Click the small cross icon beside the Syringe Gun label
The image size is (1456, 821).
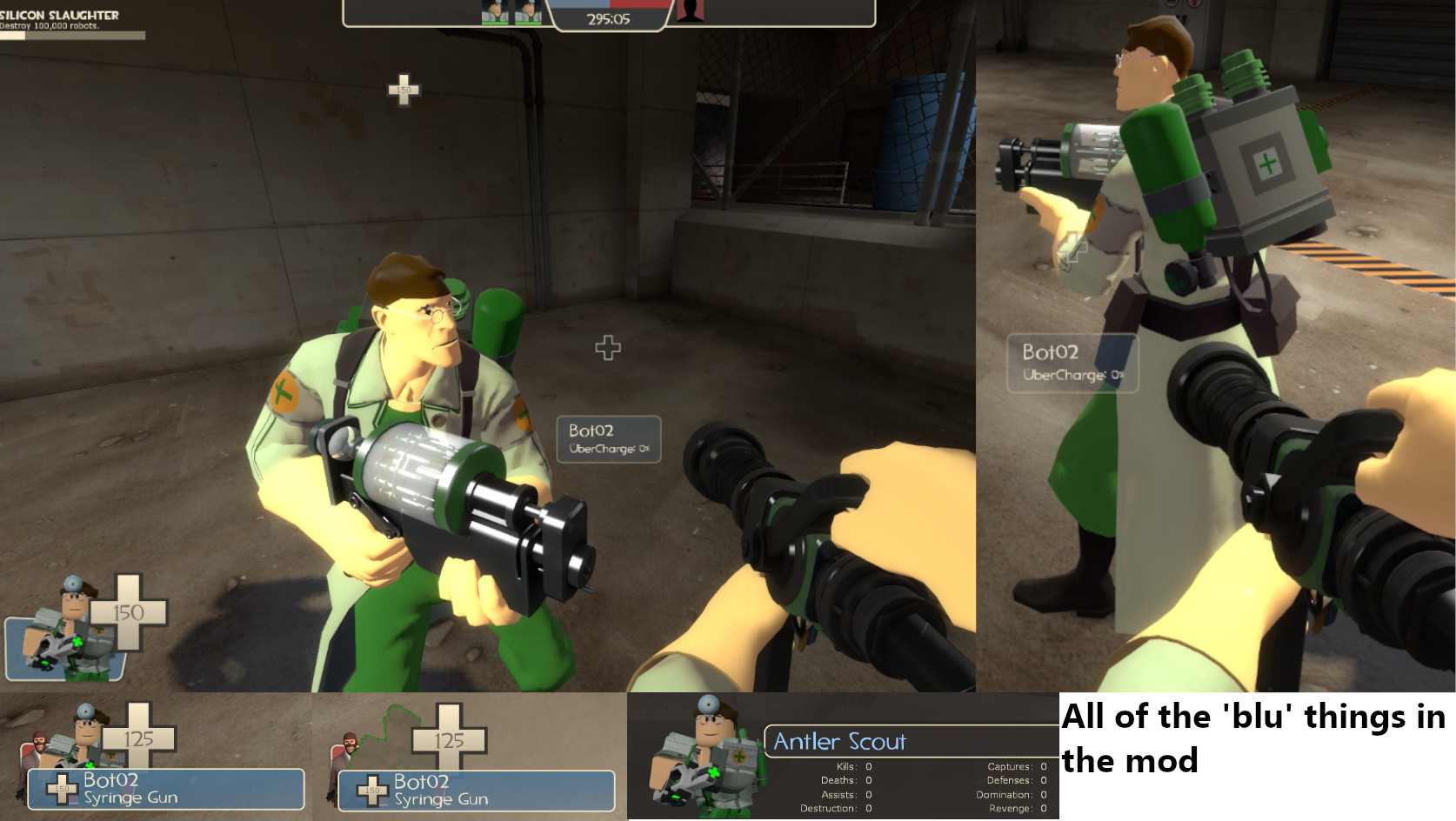61,790
